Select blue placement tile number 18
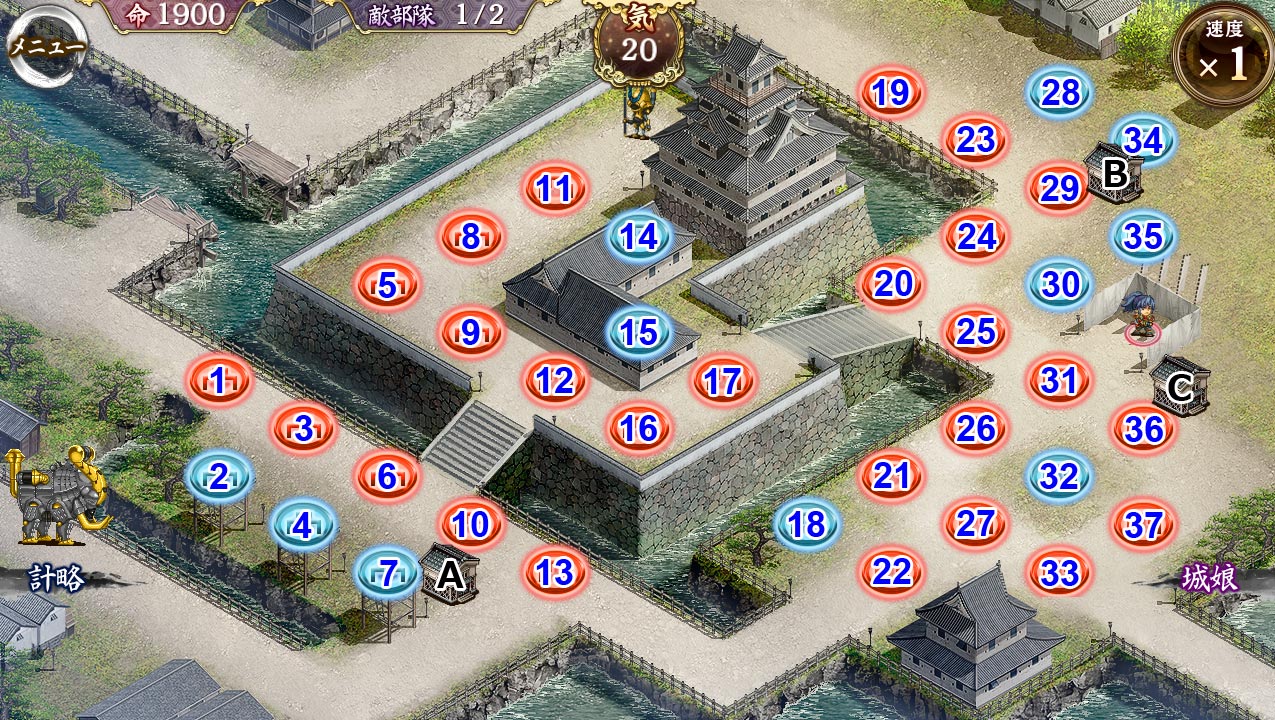Viewport: 1275px width, 720px height. click(x=807, y=523)
